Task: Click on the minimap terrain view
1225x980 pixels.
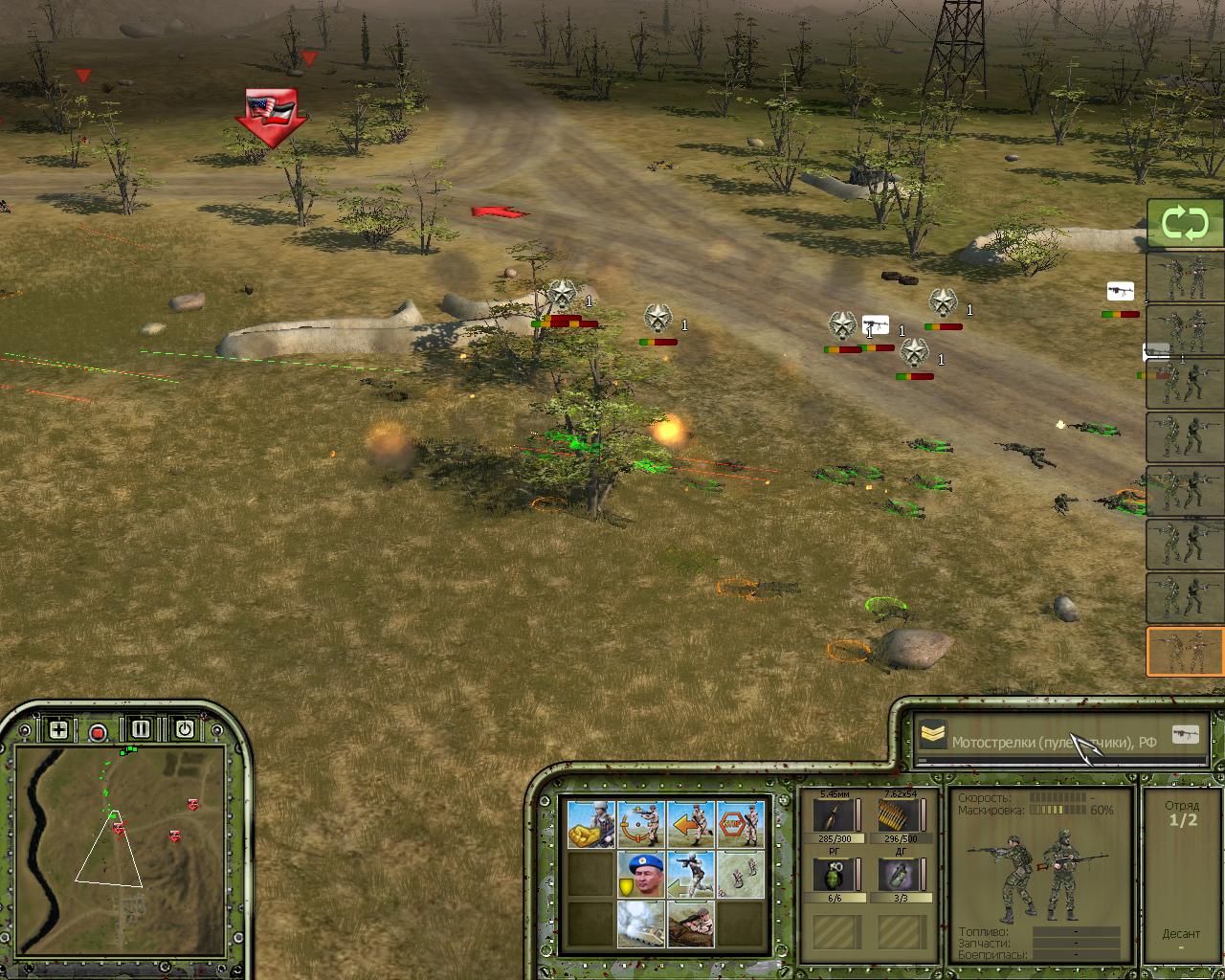Action: [120, 828]
